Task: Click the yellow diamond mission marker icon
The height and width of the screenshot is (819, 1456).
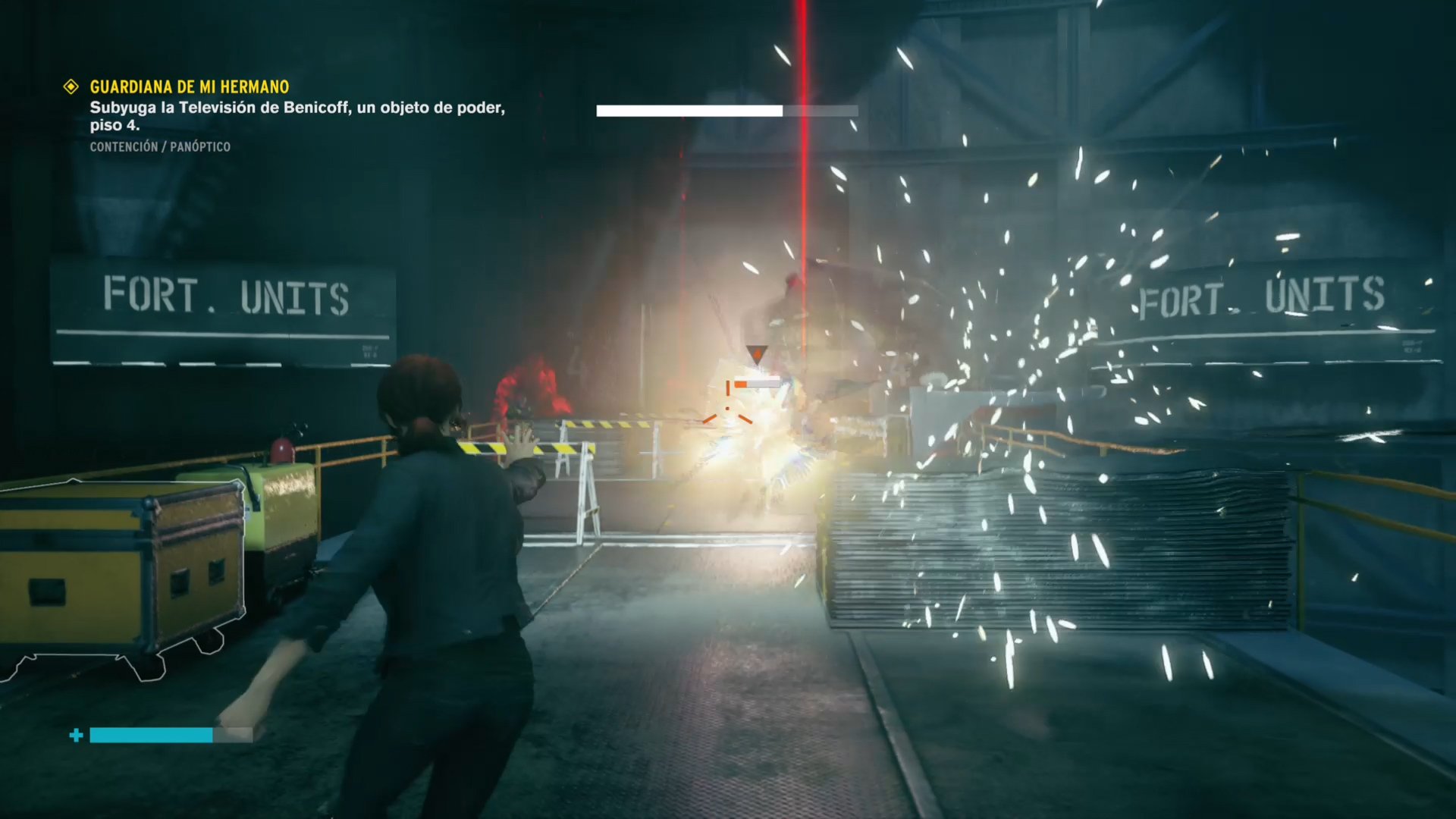Action: [71, 87]
